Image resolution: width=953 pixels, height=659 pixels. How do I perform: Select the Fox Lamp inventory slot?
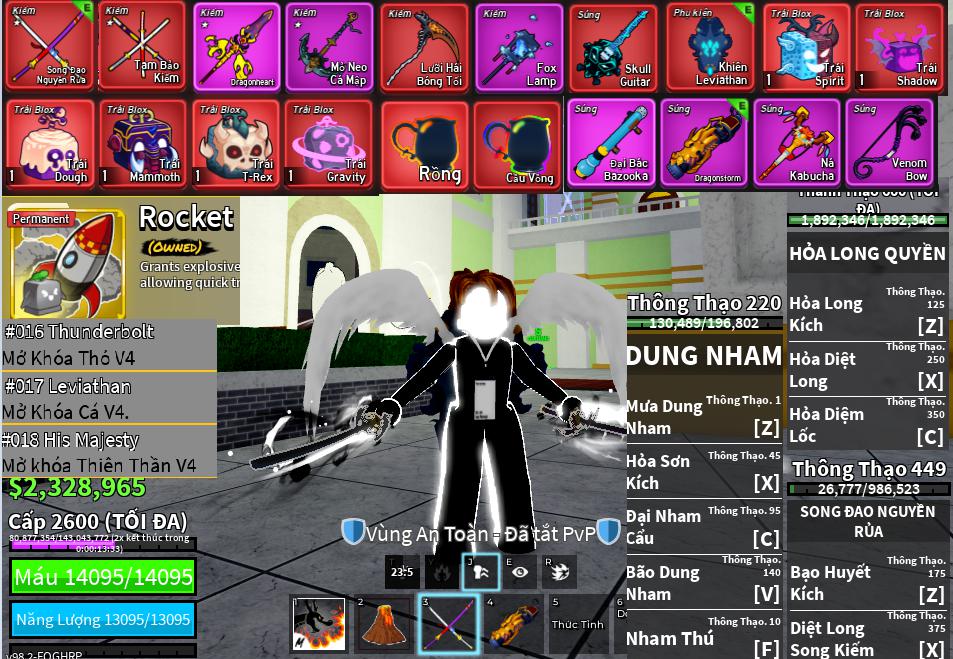coord(520,47)
